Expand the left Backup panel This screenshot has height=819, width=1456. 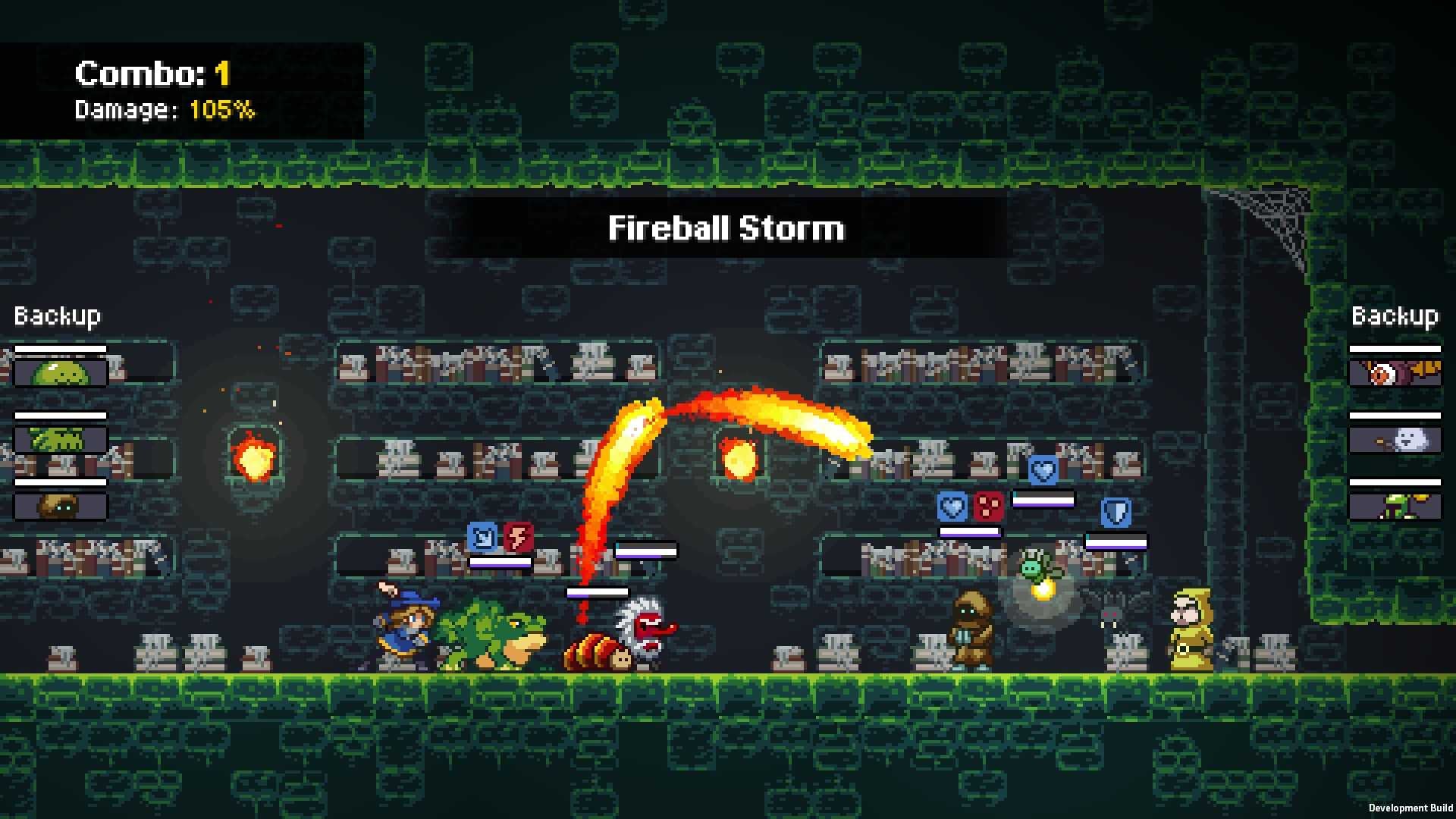[x=57, y=315]
